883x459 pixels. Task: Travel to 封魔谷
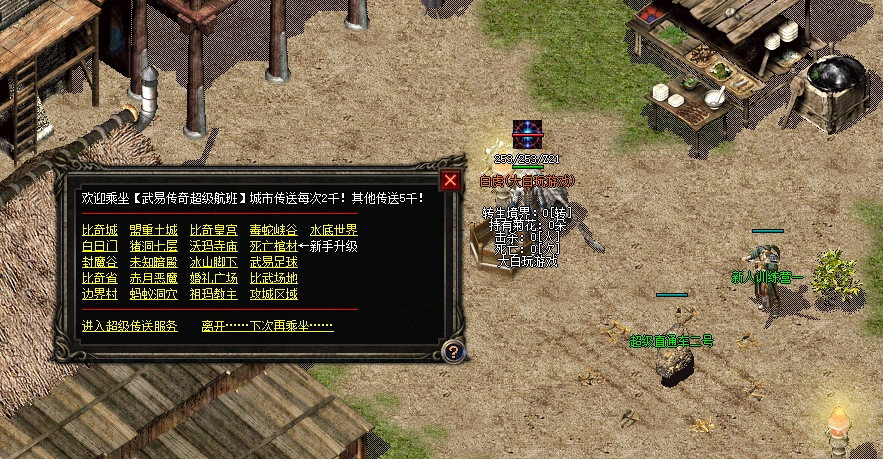pyautogui.click(x=99, y=262)
